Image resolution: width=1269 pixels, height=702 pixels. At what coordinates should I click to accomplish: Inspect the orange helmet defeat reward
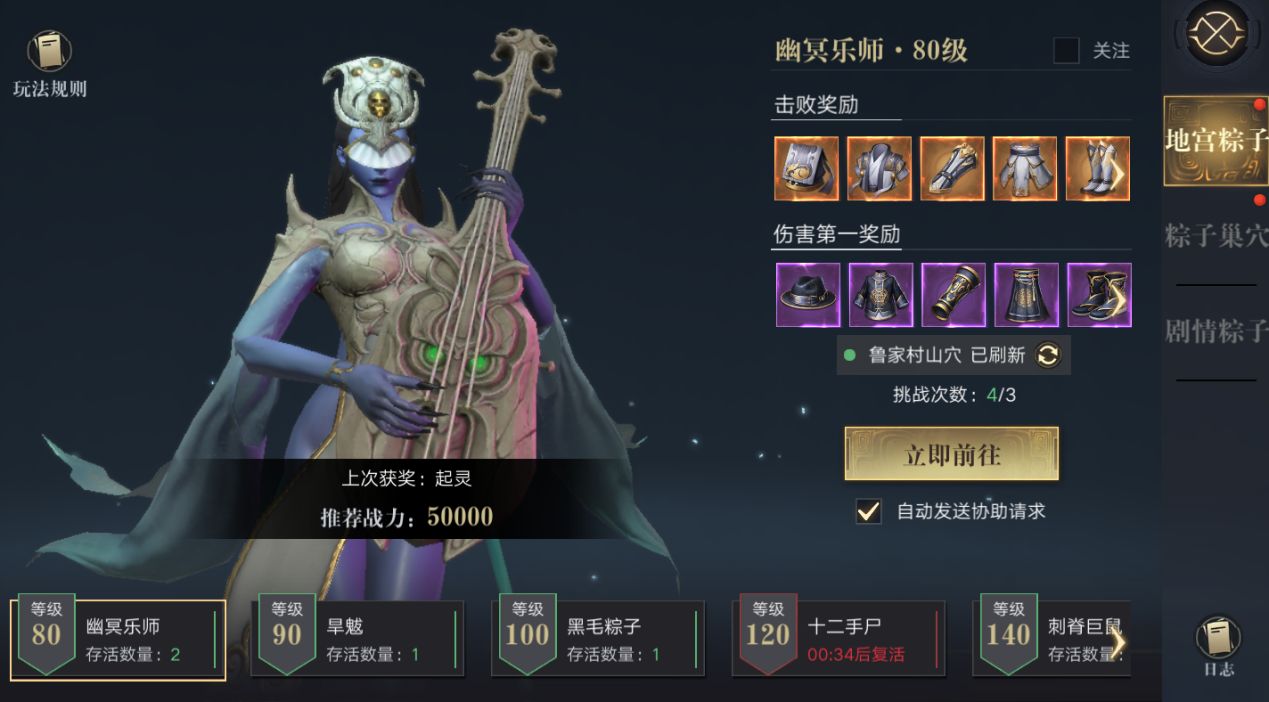(x=806, y=169)
